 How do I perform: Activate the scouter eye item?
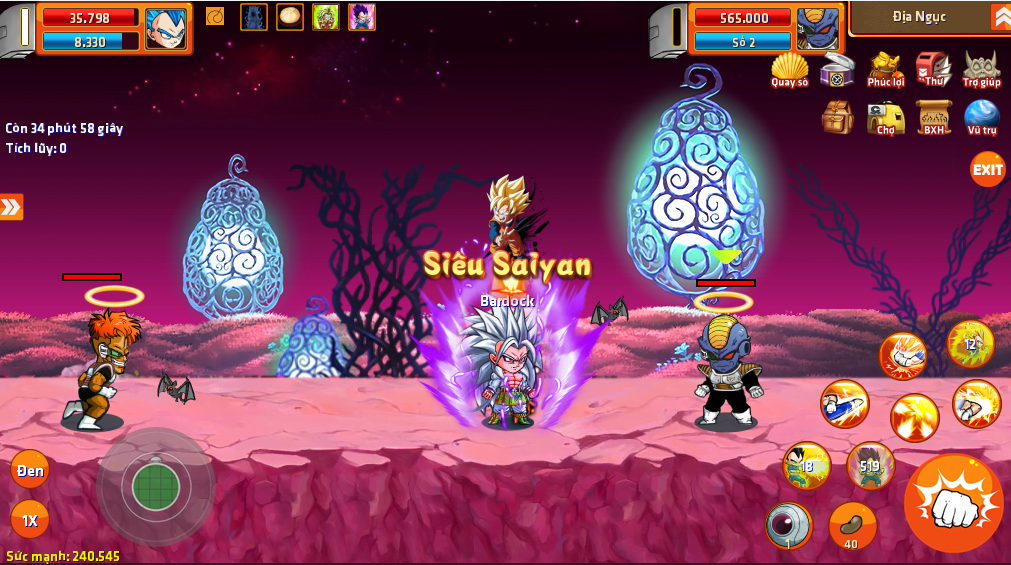(x=788, y=525)
